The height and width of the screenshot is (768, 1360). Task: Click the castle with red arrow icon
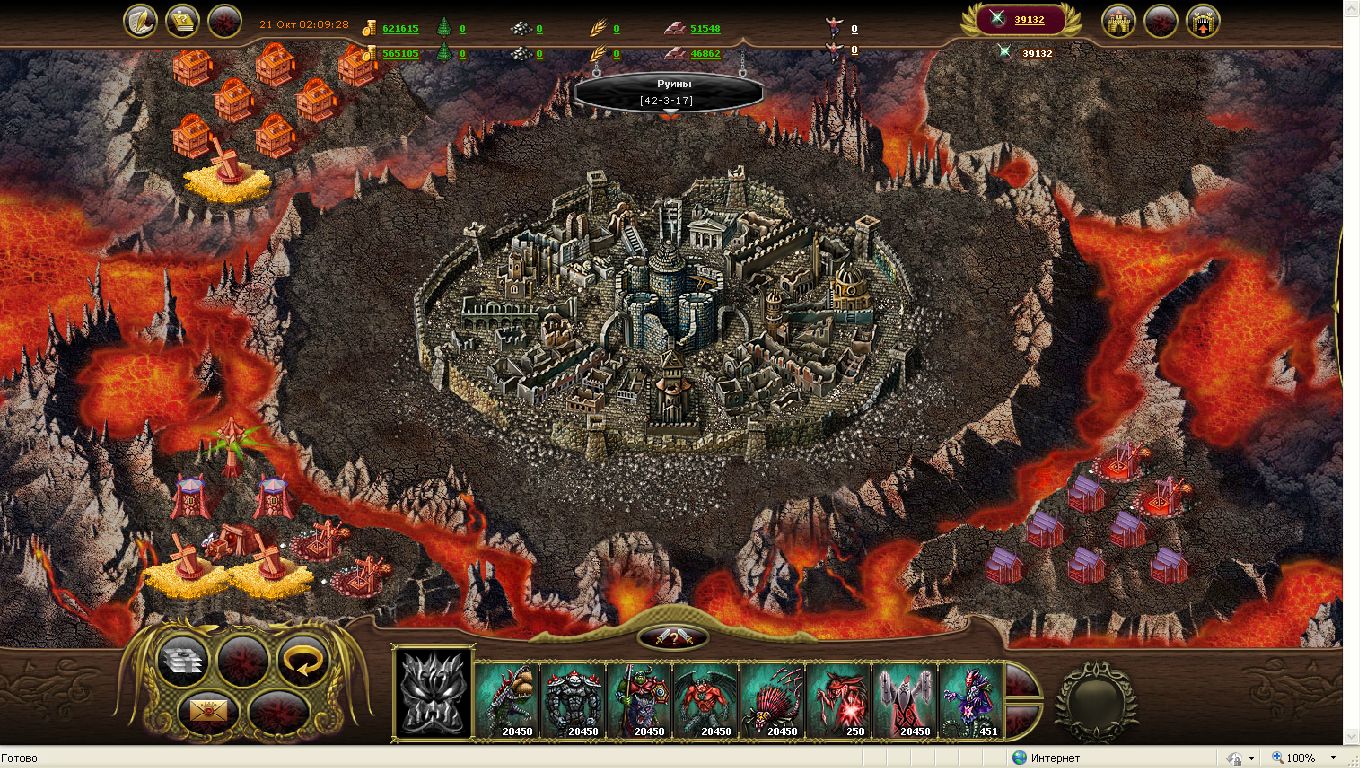coord(1203,21)
